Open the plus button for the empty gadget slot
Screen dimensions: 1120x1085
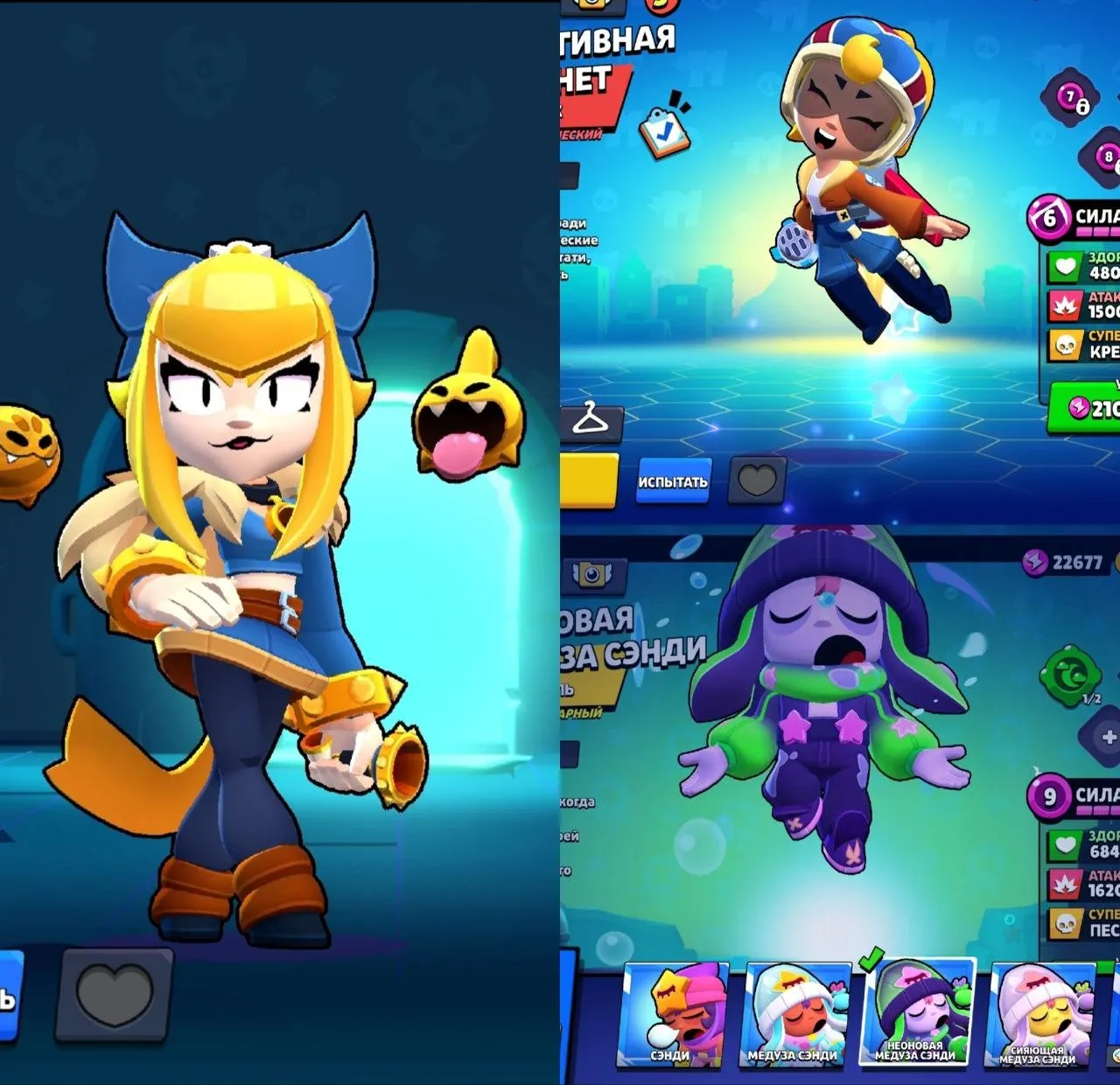click(x=1109, y=737)
